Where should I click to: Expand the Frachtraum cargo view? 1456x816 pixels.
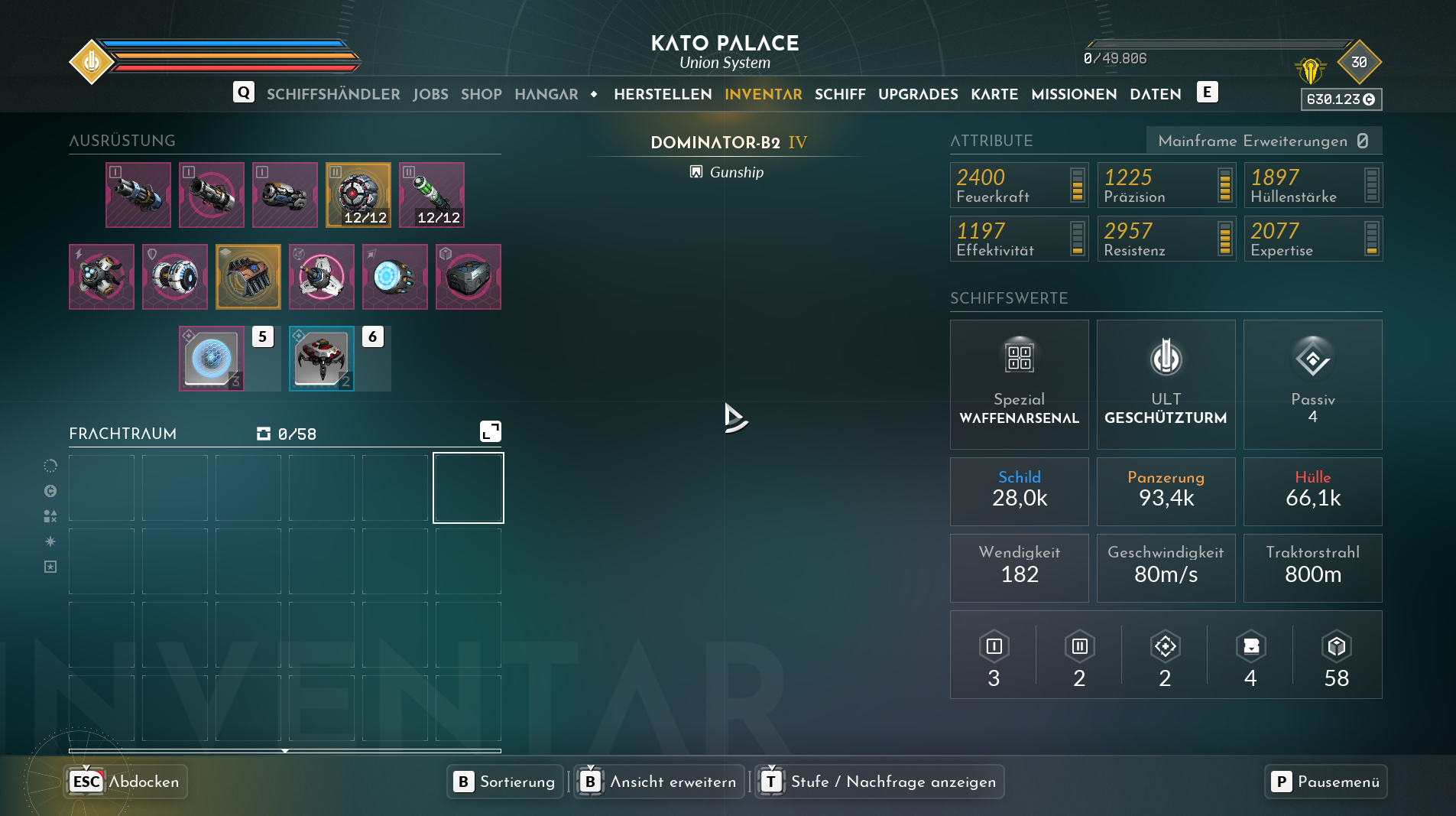(x=490, y=431)
